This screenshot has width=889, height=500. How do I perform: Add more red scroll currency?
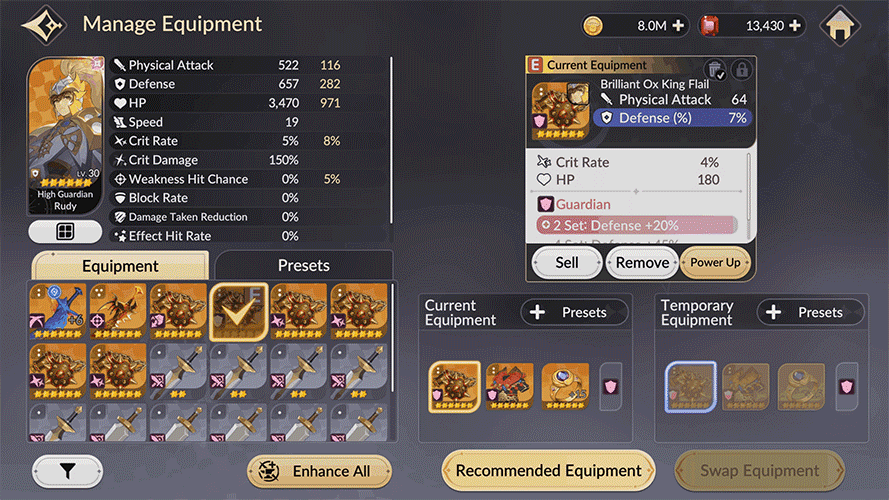coord(796,26)
